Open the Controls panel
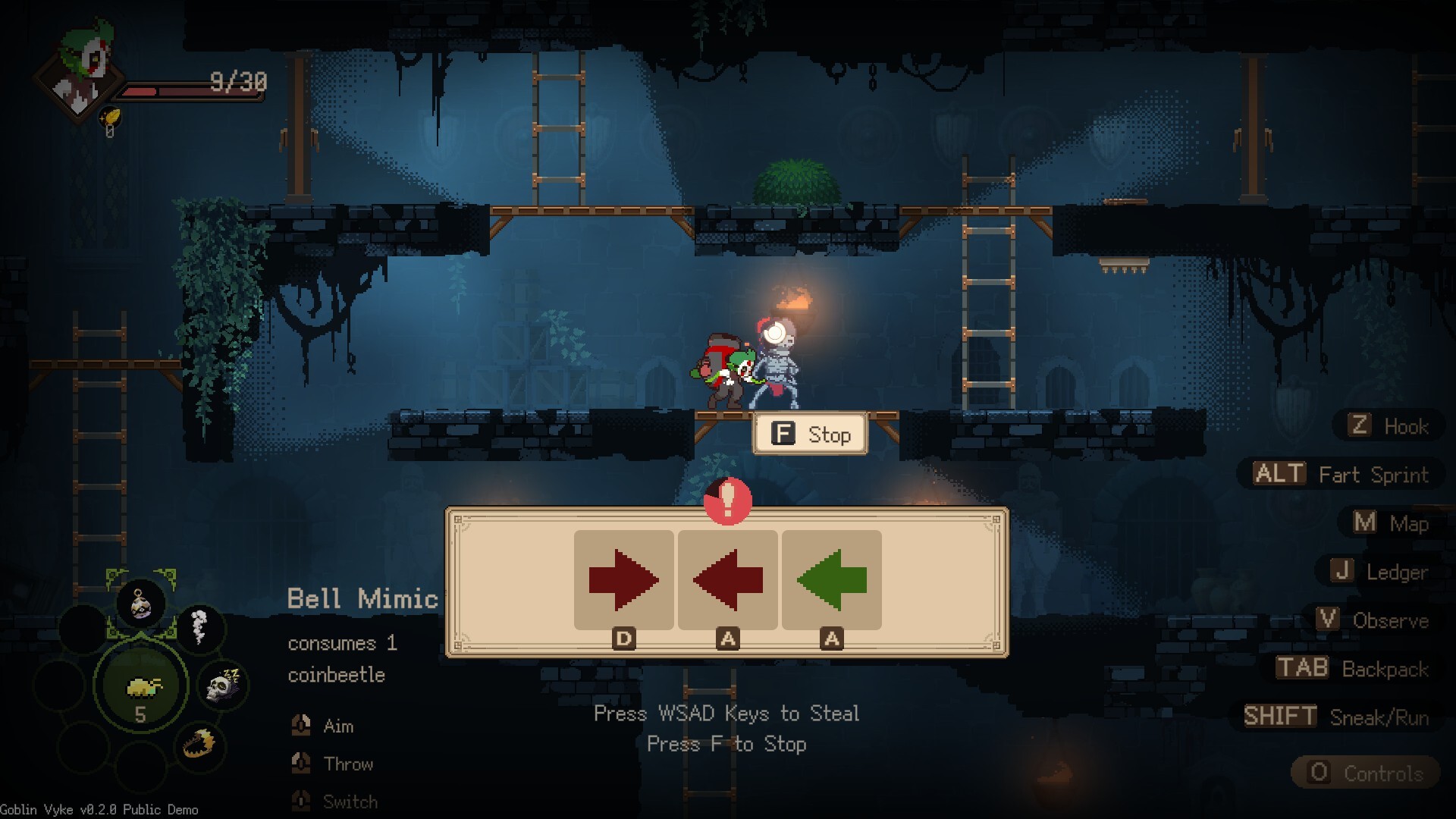 [x=1366, y=773]
